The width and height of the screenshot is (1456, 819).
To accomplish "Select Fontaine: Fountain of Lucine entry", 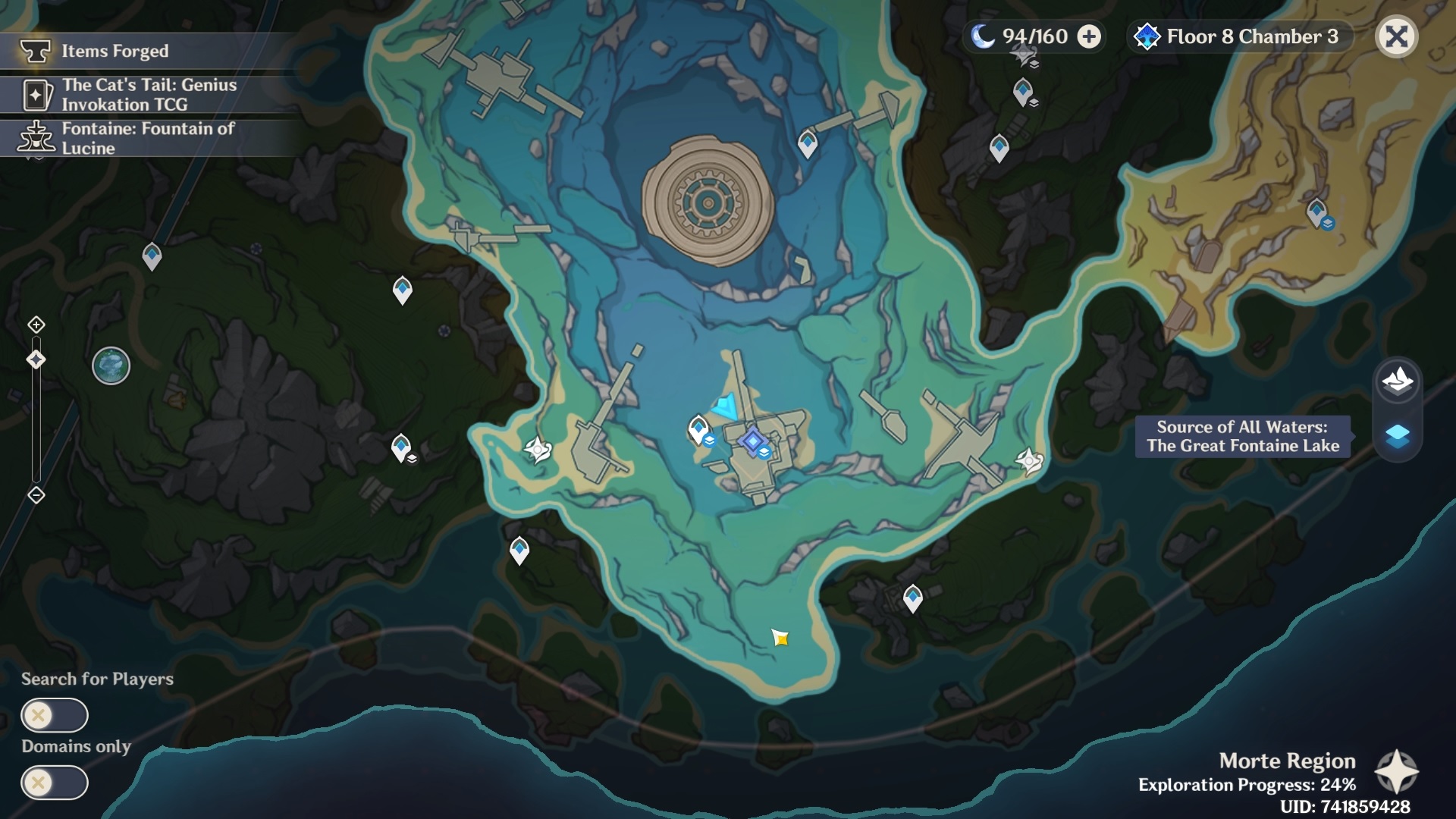I will [x=148, y=138].
